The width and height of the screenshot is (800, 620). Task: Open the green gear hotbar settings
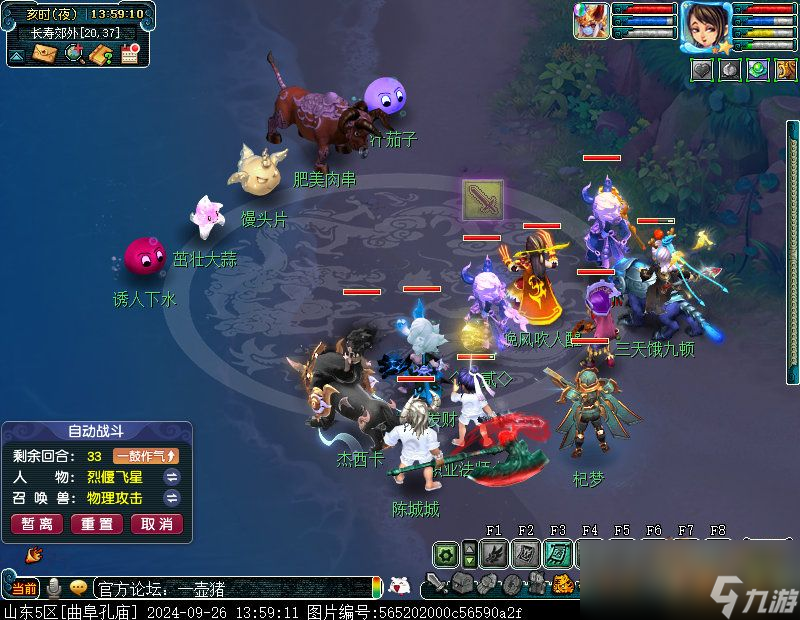click(446, 553)
